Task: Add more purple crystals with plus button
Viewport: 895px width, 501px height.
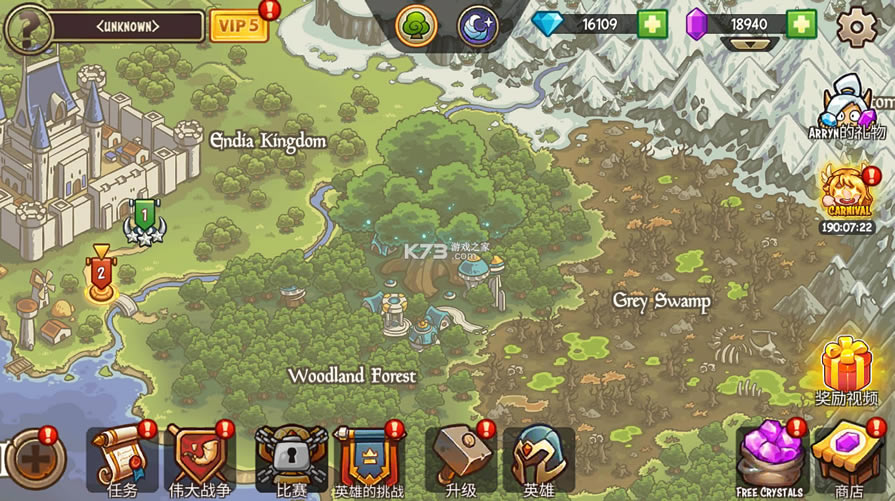Action: coord(800,23)
